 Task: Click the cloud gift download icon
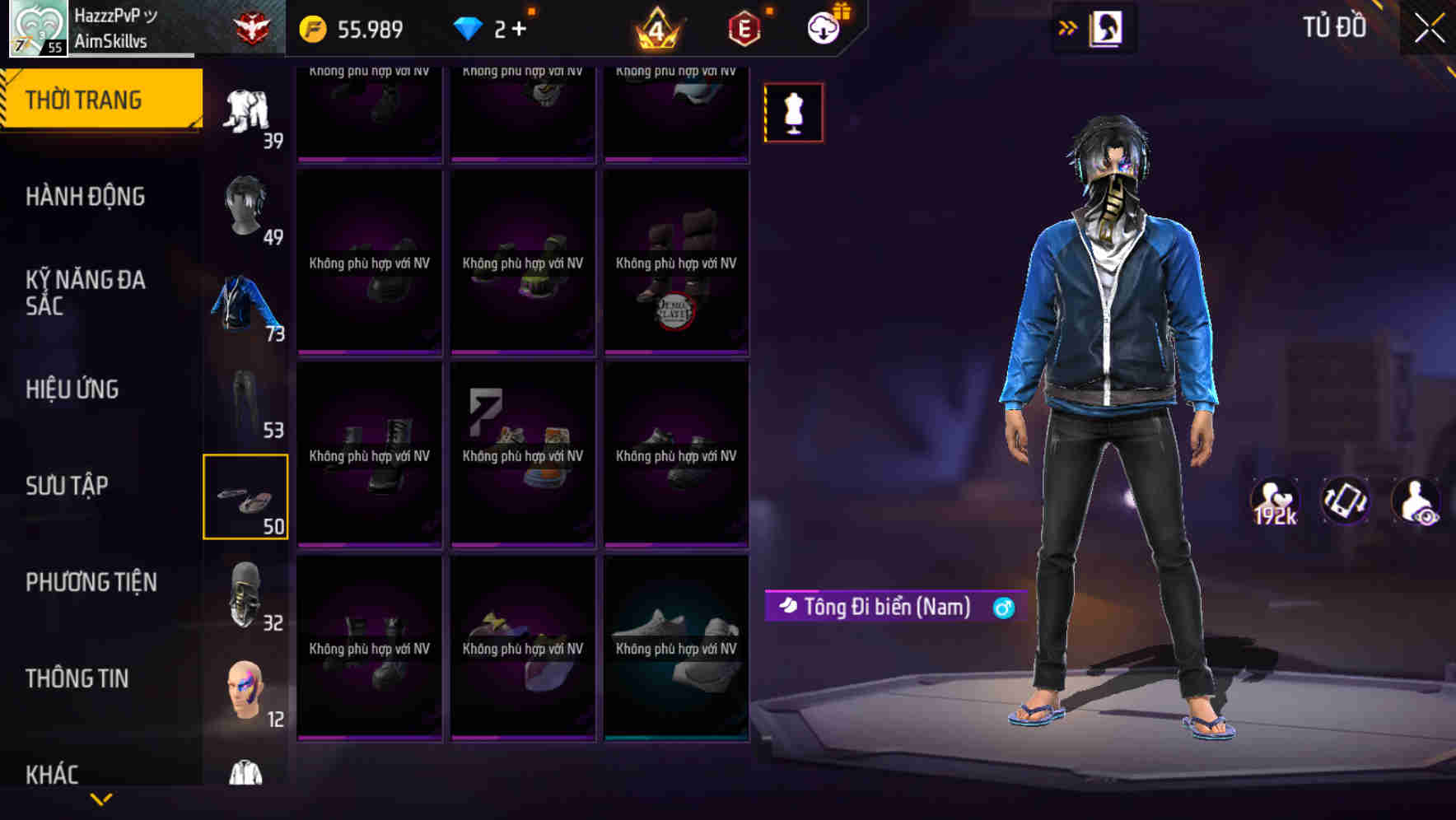826,27
